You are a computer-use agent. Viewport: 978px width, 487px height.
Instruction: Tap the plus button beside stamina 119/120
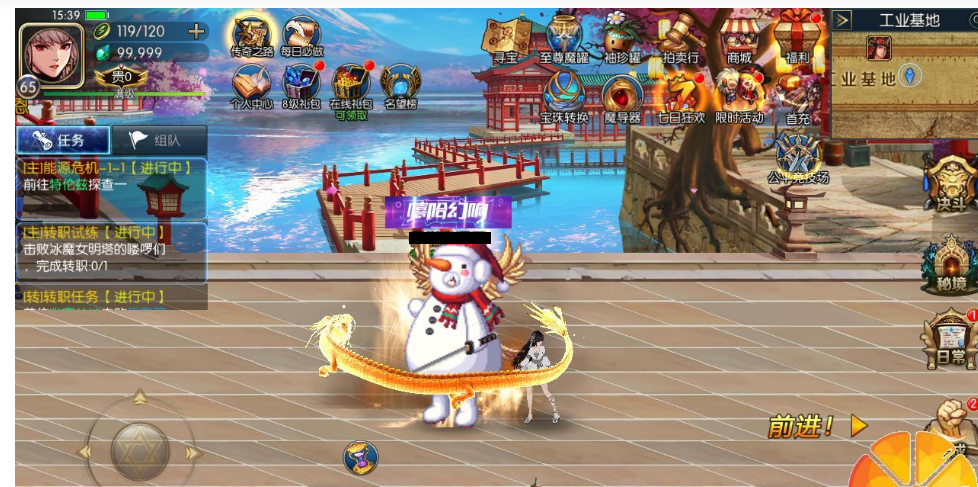[x=196, y=31]
